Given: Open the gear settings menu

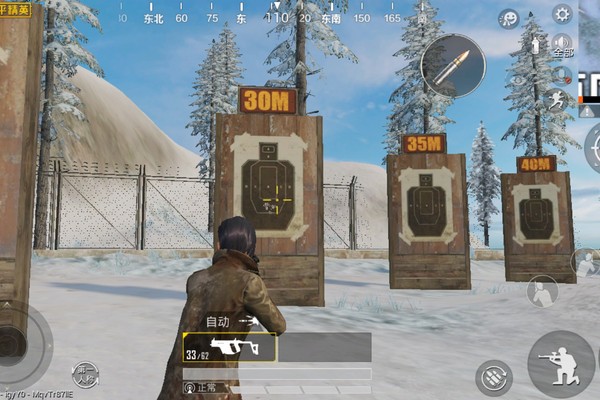Looking at the screenshot, I should 561,14.
